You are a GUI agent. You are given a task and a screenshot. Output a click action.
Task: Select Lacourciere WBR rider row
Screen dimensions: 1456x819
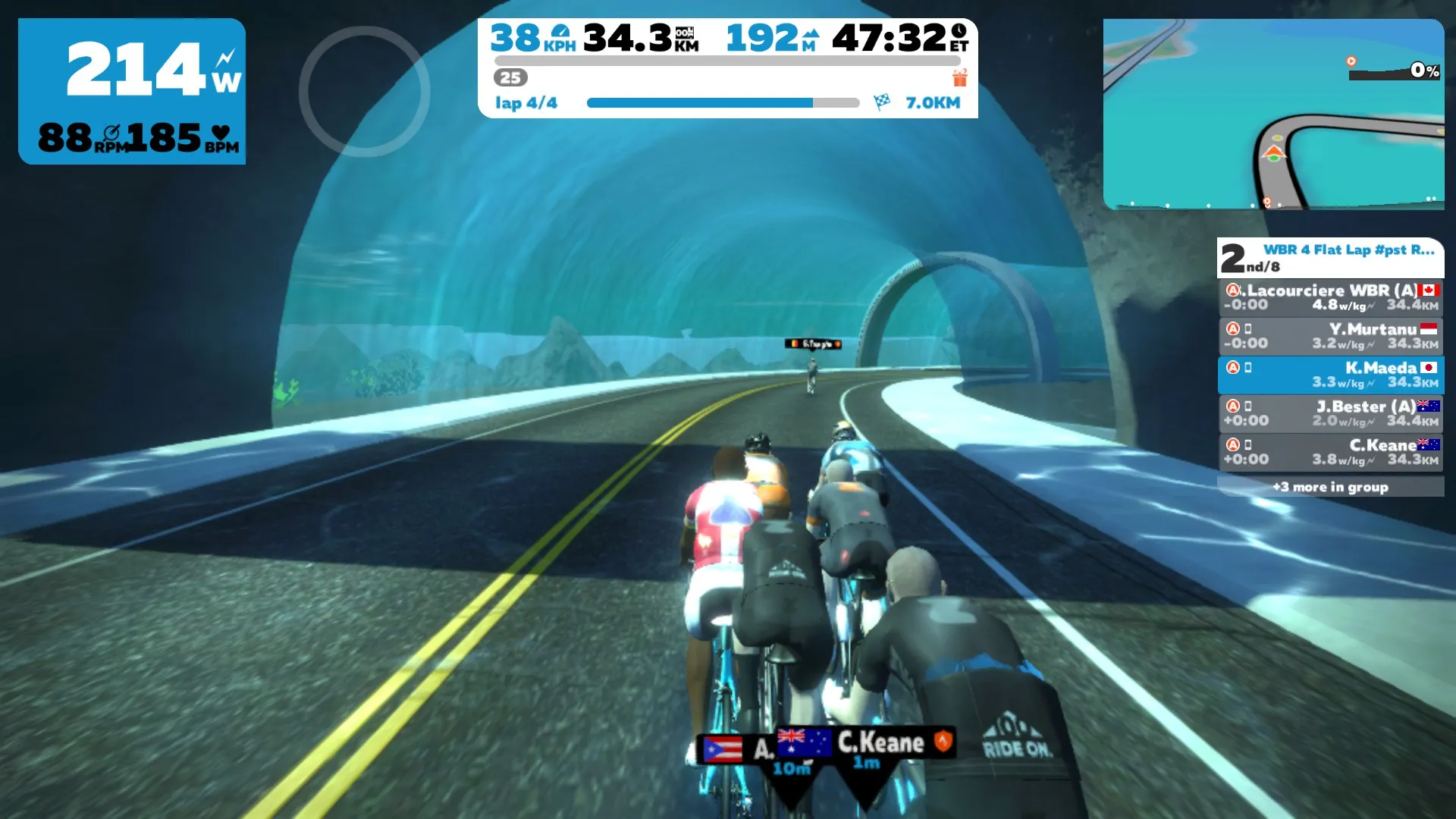click(x=1331, y=297)
